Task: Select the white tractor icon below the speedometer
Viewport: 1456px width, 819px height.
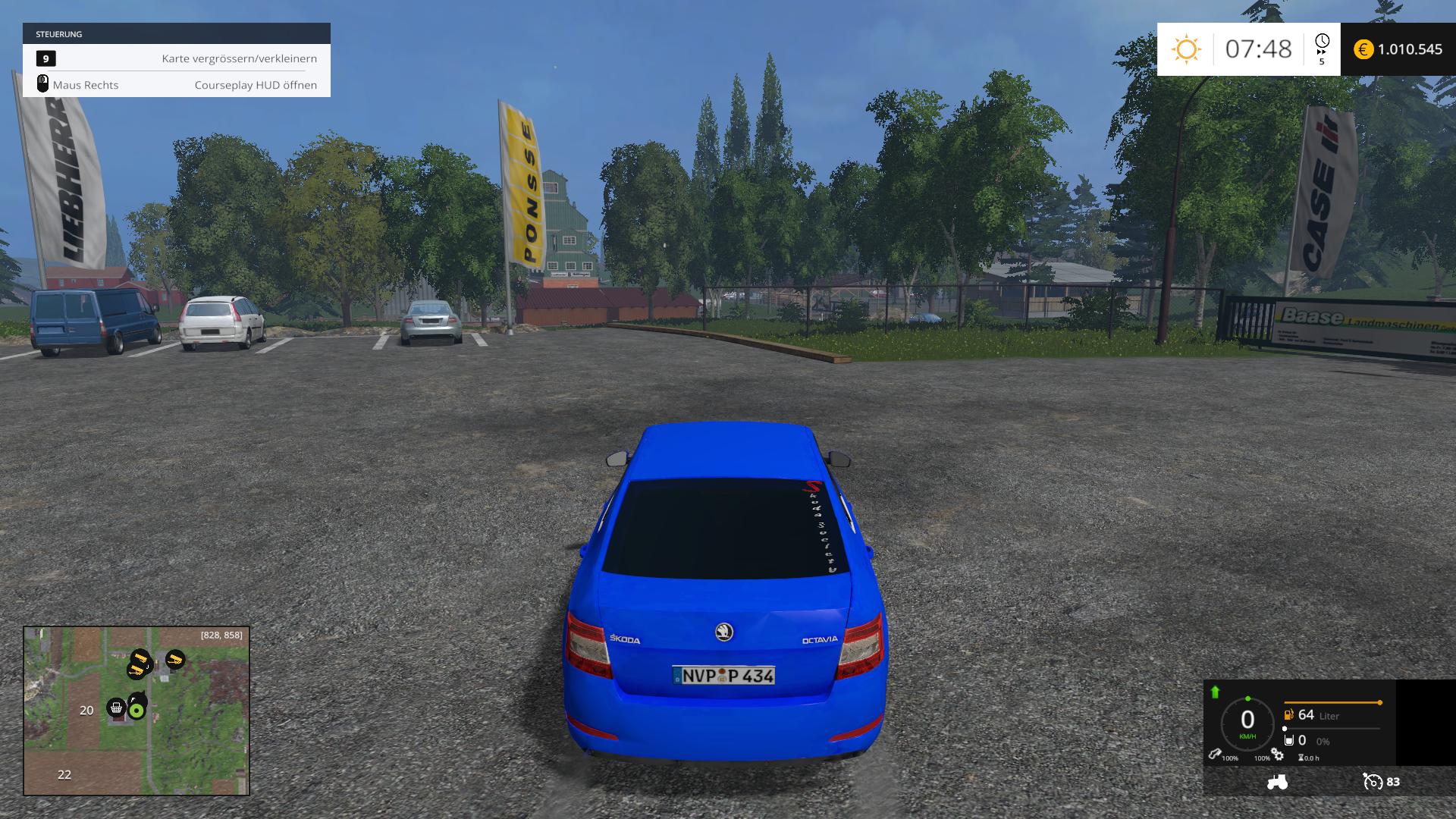Action: [1277, 781]
